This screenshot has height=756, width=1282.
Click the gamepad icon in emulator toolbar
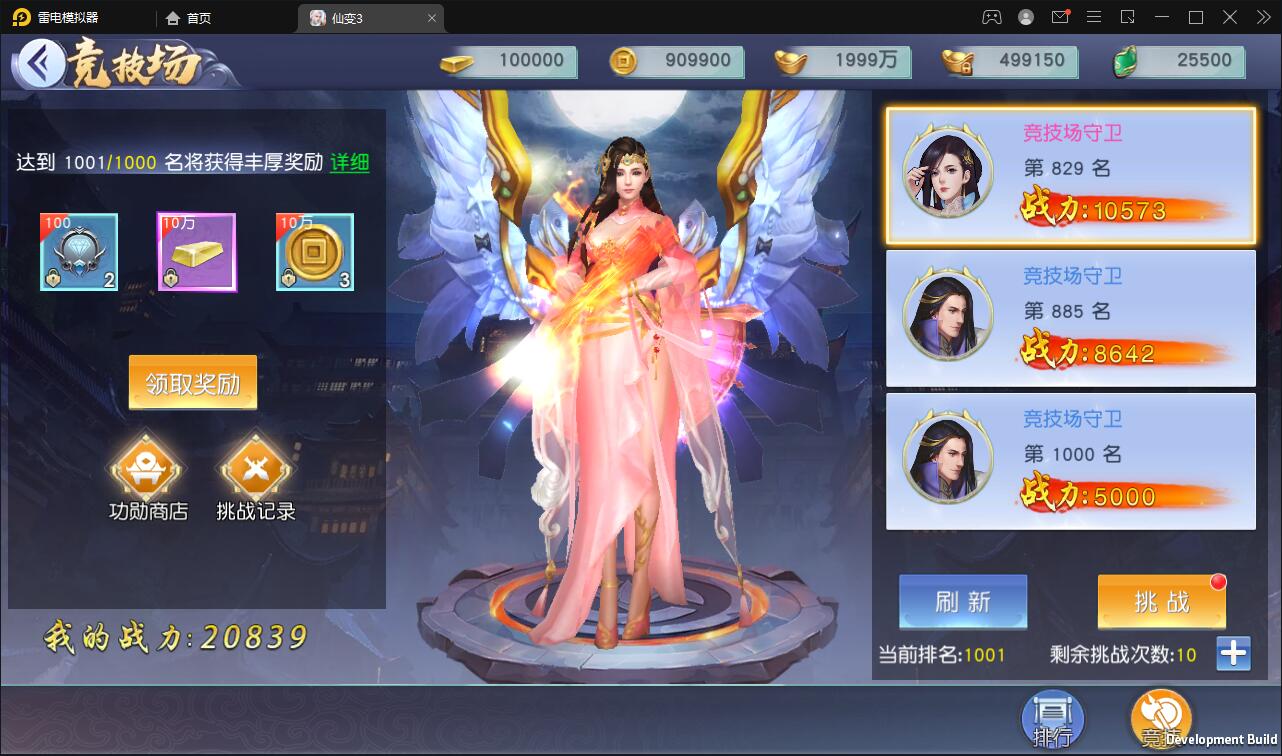click(991, 16)
